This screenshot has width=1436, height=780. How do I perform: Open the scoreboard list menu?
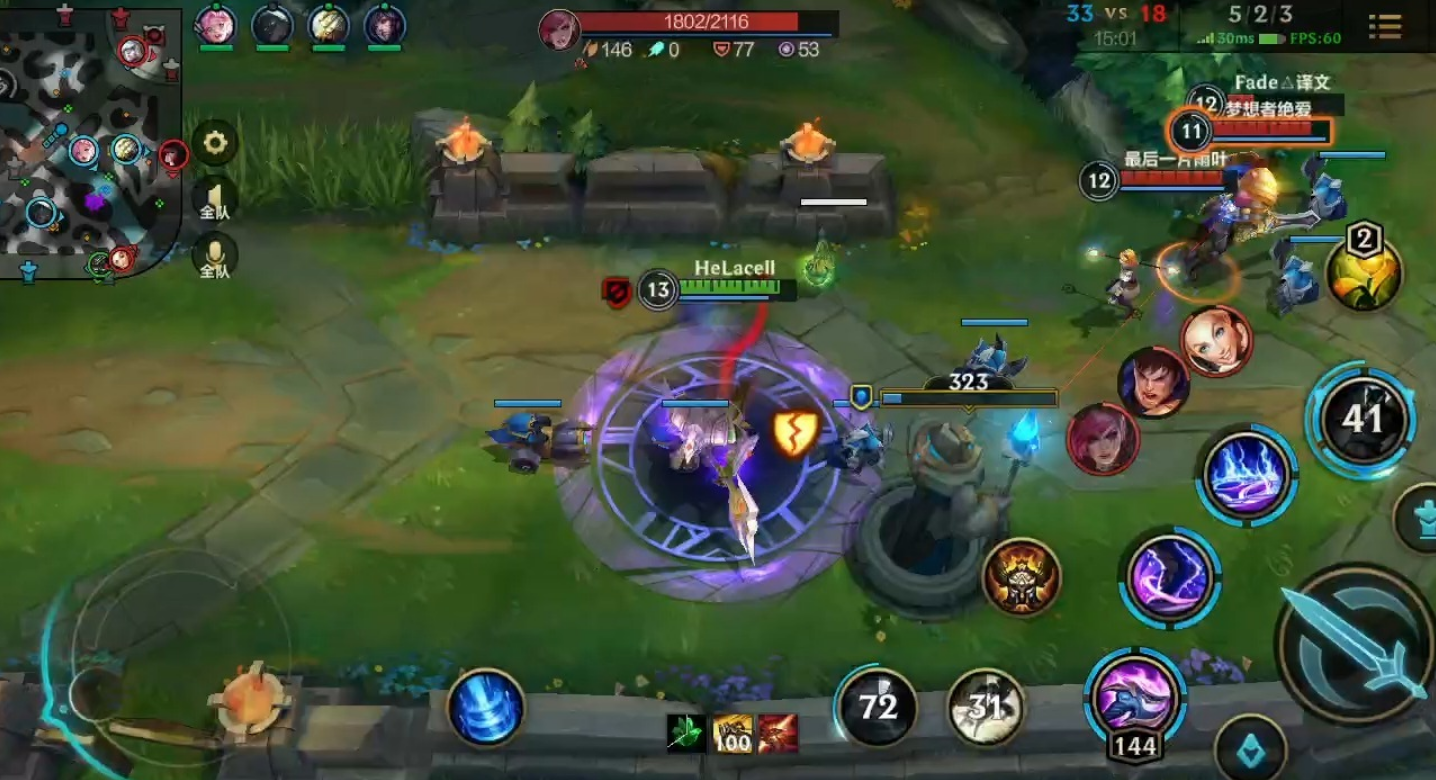1385,27
